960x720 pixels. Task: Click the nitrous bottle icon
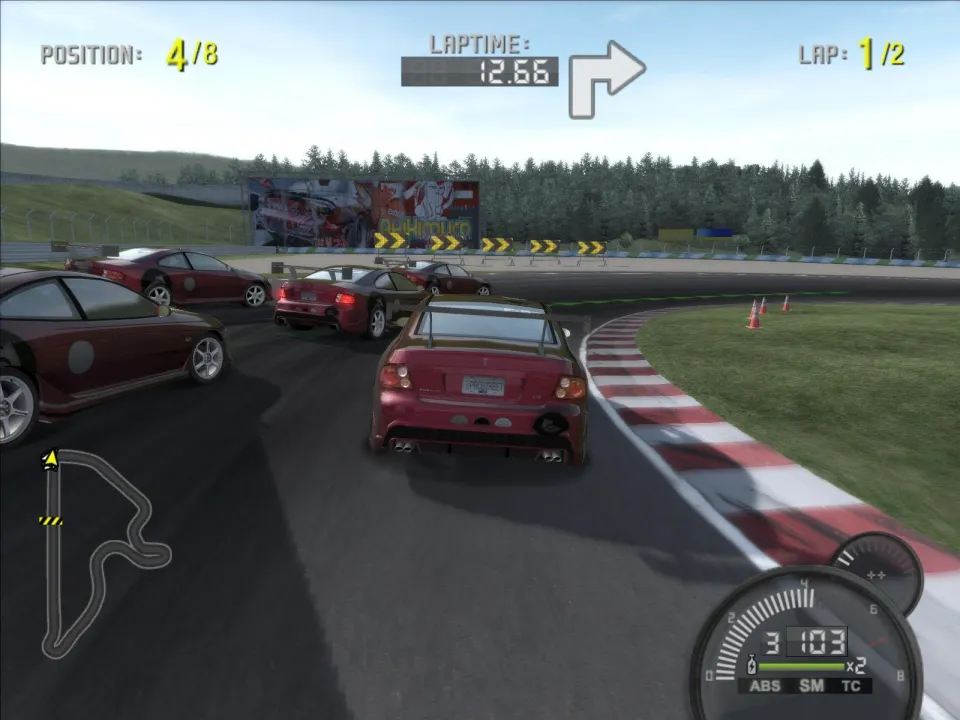[x=751, y=665]
